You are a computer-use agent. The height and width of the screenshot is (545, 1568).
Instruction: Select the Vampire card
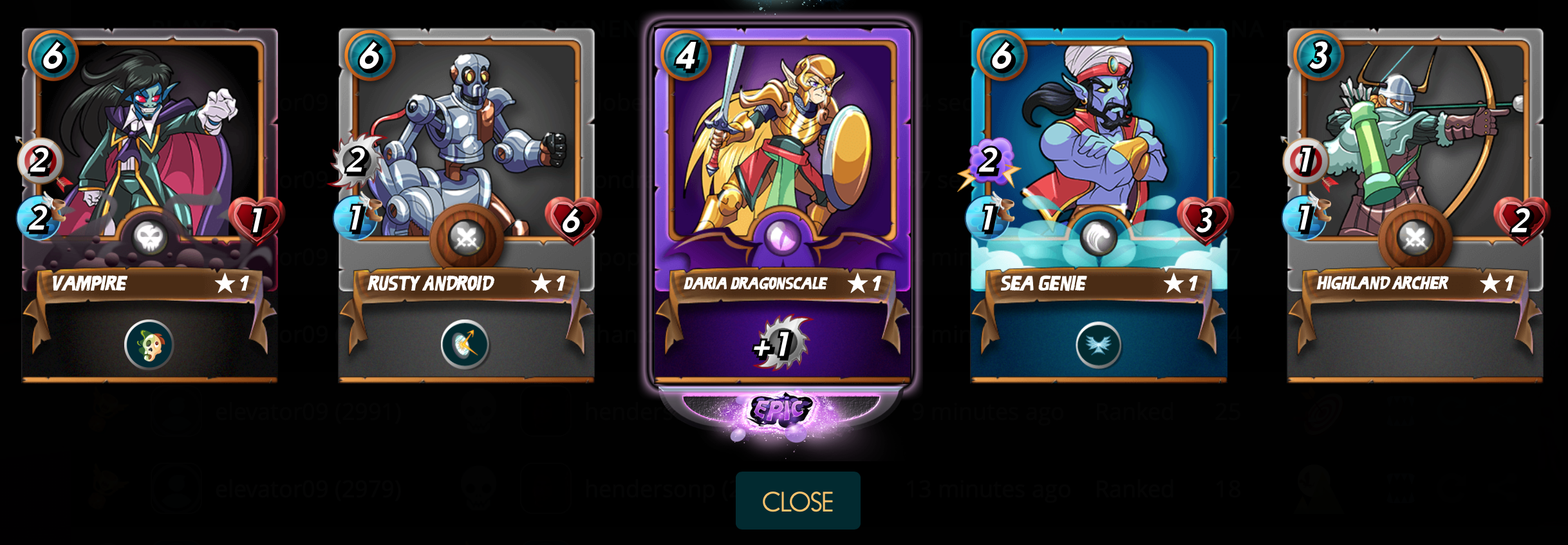pos(149,161)
